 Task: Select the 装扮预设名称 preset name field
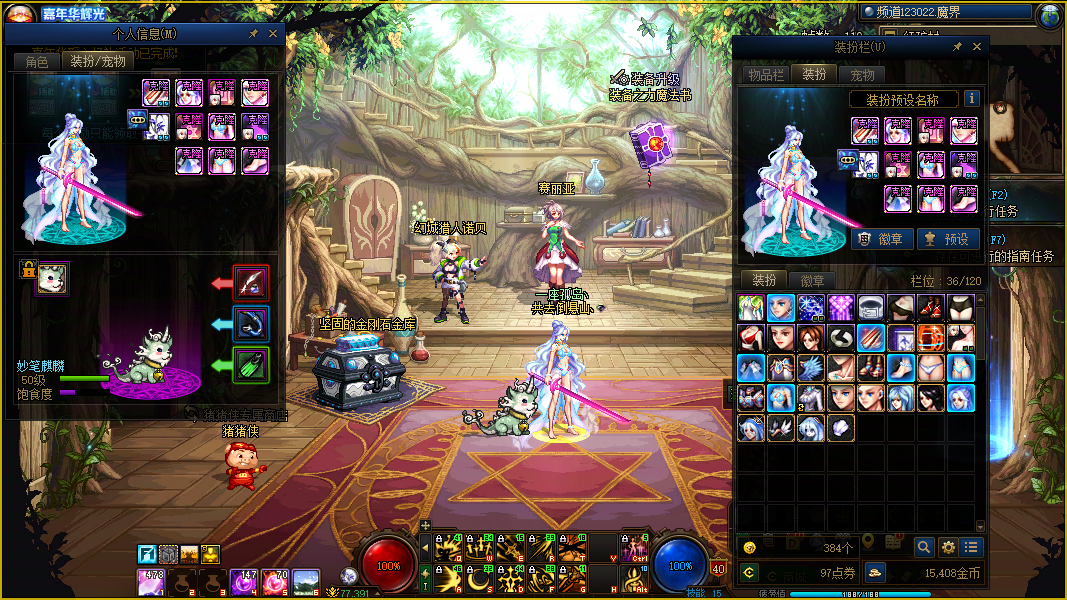[901, 100]
